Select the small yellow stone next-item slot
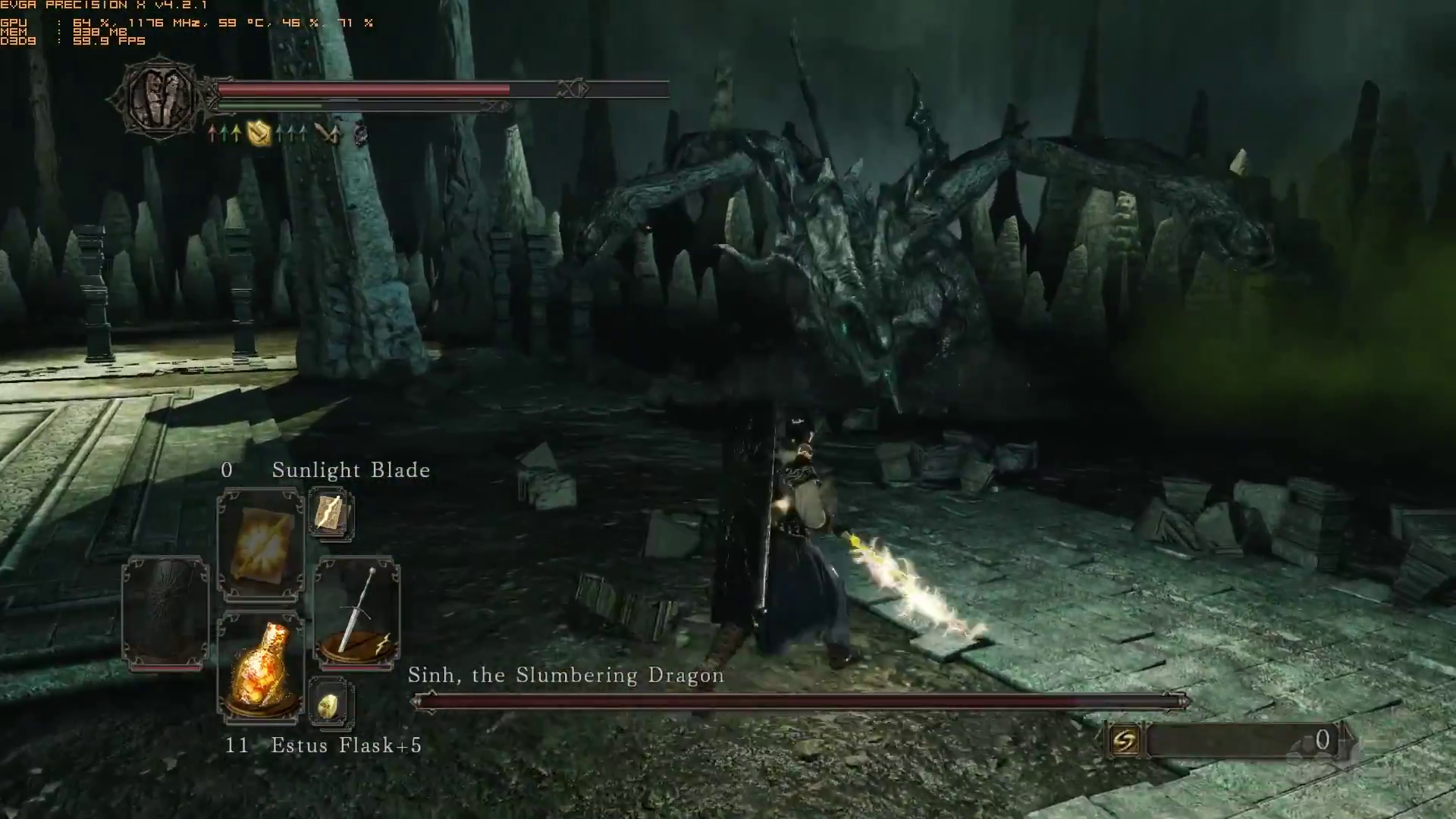The height and width of the screenshot is (819, 1456). [331, 705]
